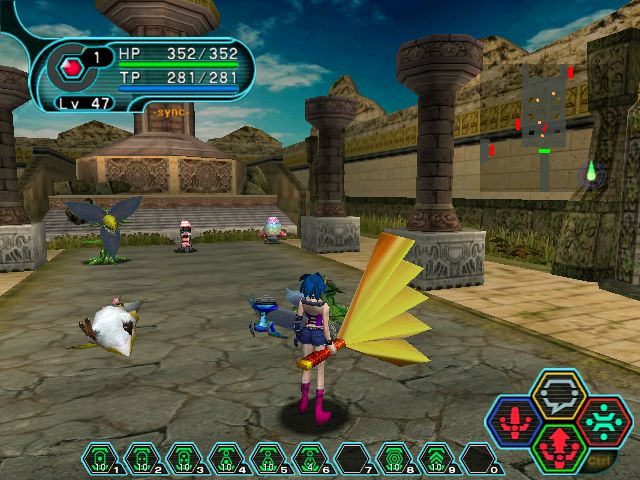Cast the technique in quick slot 5
Viewport: 640px width, 480px height.
click(x=268, y=459)
